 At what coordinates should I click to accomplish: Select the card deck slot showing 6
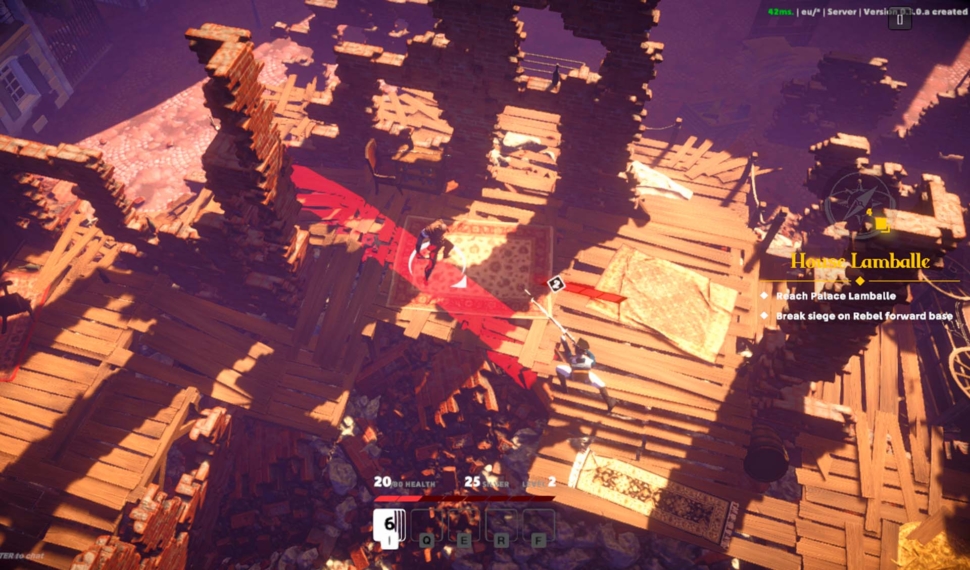(x=388, y=525)
